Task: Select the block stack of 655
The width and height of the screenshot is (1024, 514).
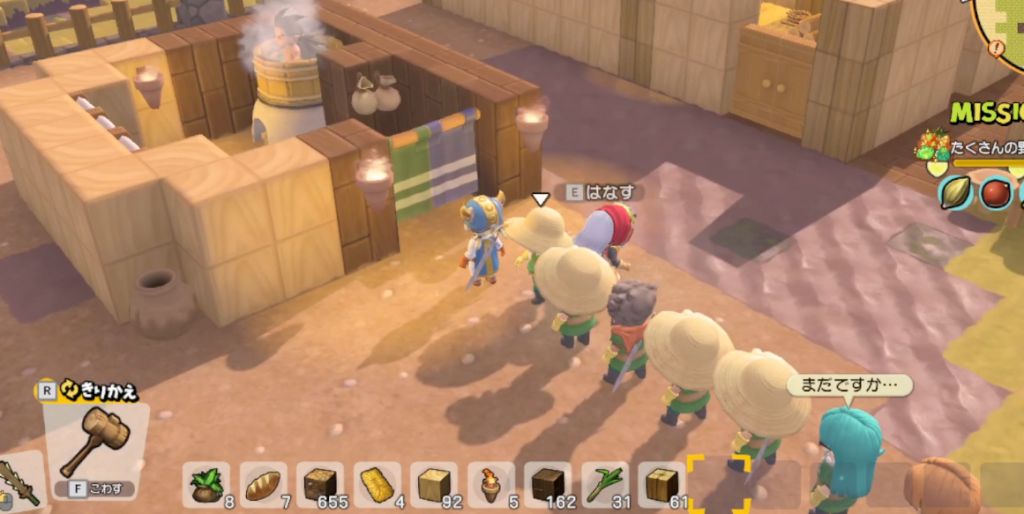Action: click(x=320, y=484)
